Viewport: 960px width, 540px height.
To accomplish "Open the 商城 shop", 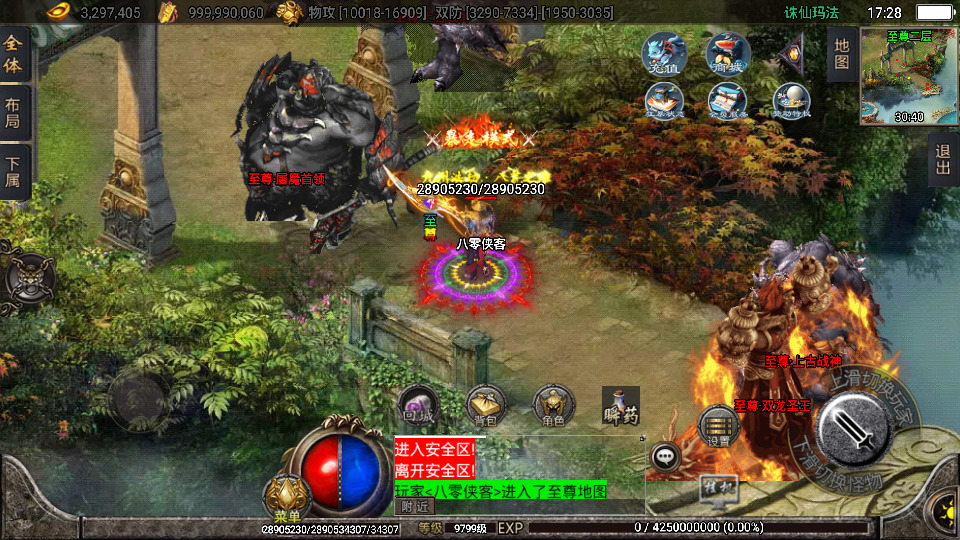I will click(x=727, y=55).
